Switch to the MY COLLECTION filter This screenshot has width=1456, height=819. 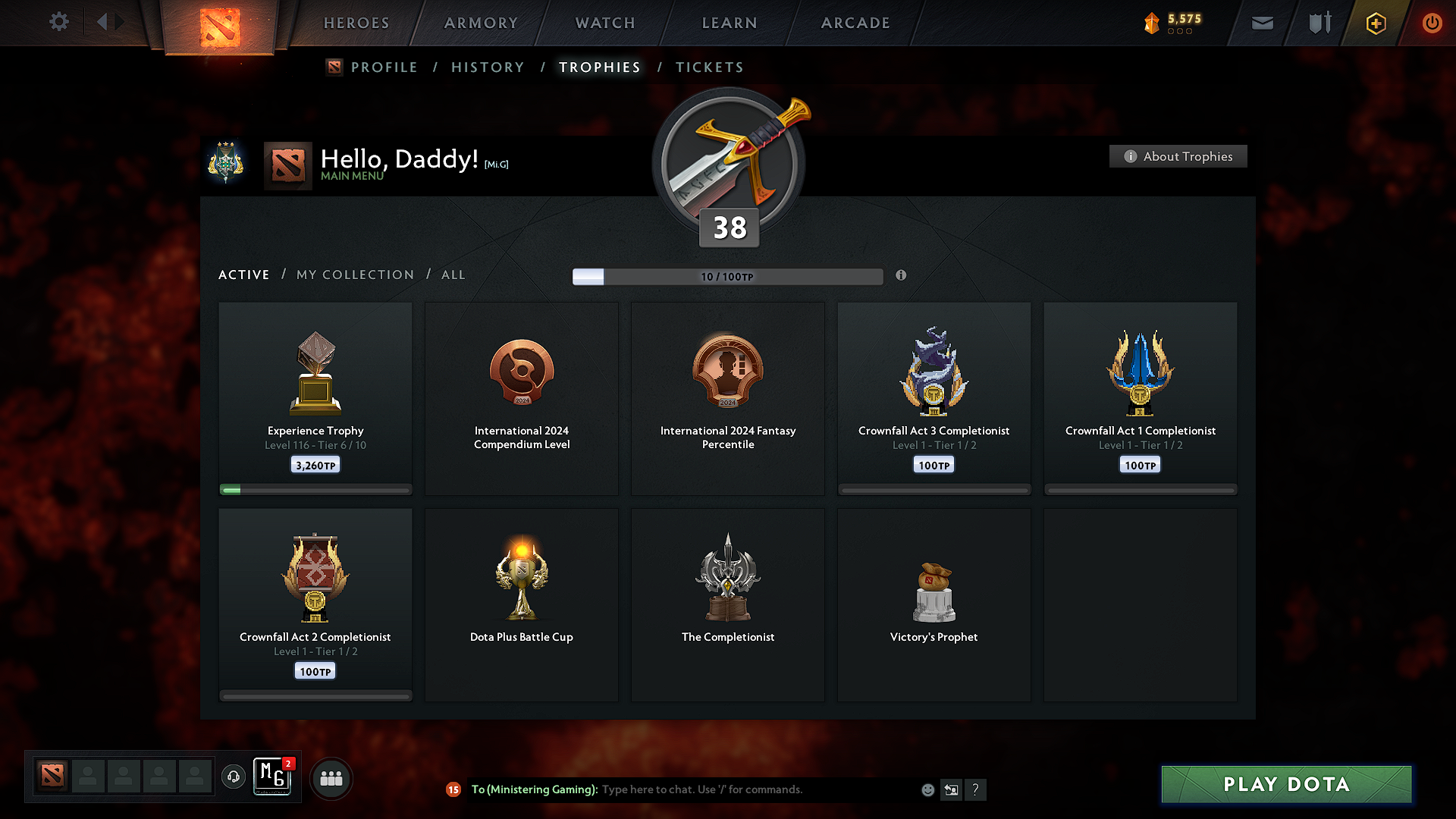[x=354, y=275]
